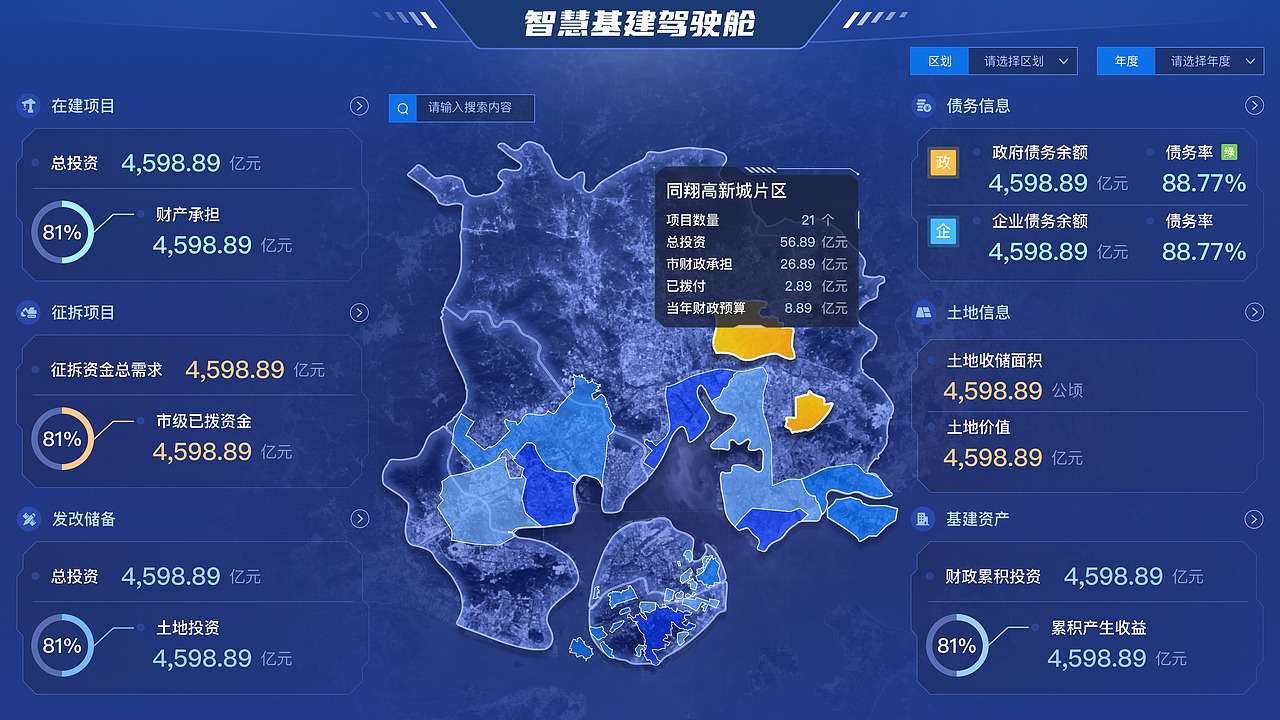Expand the 在建项目 panel via its arrow
Image resolution: width=1280 pixels, height=720 pixels.
tap(359, 105)
